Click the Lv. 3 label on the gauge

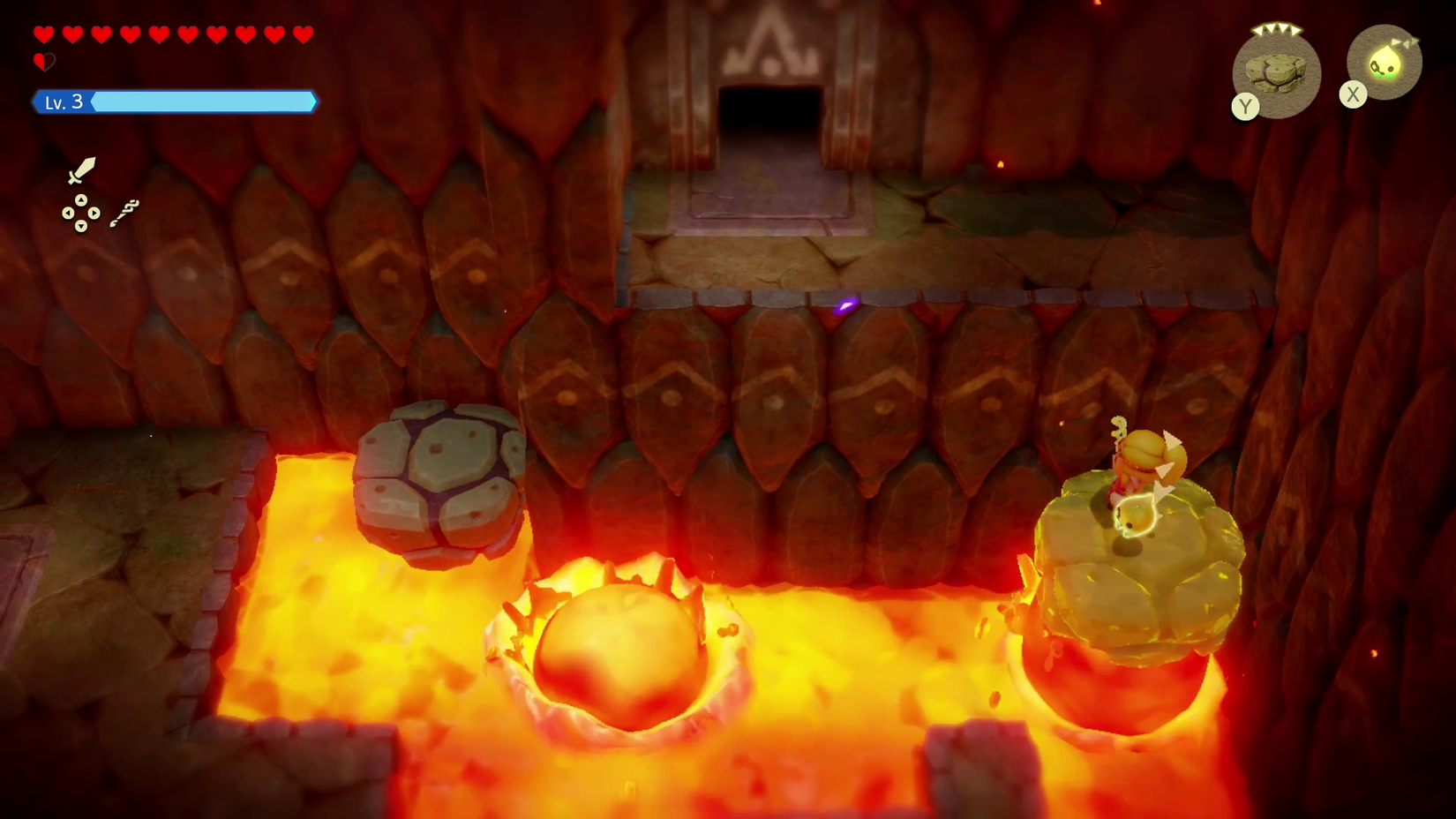point(63,102)
